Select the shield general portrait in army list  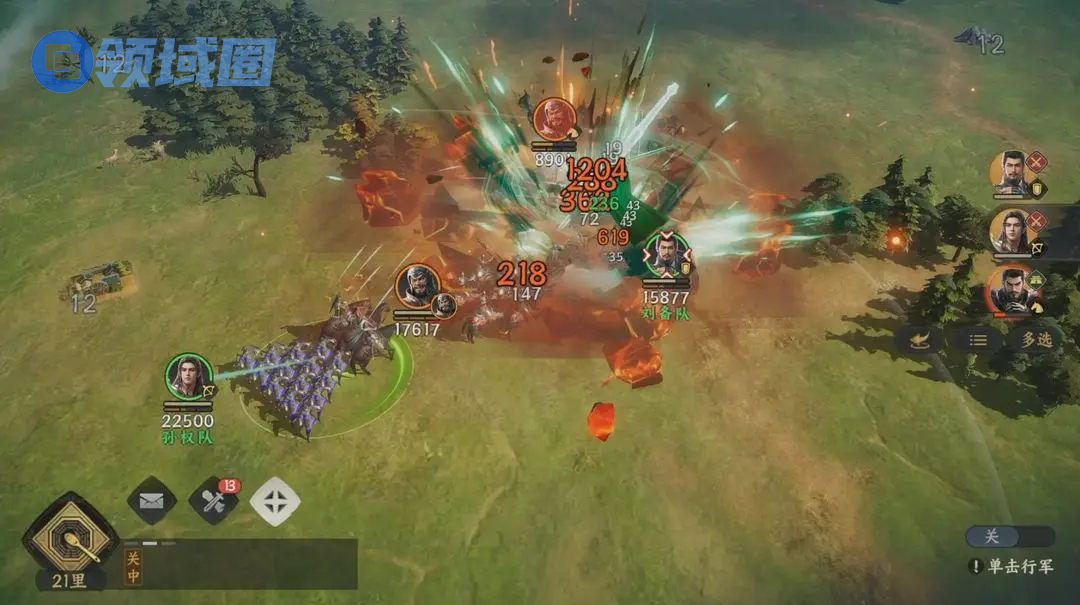coord(1014,173)
